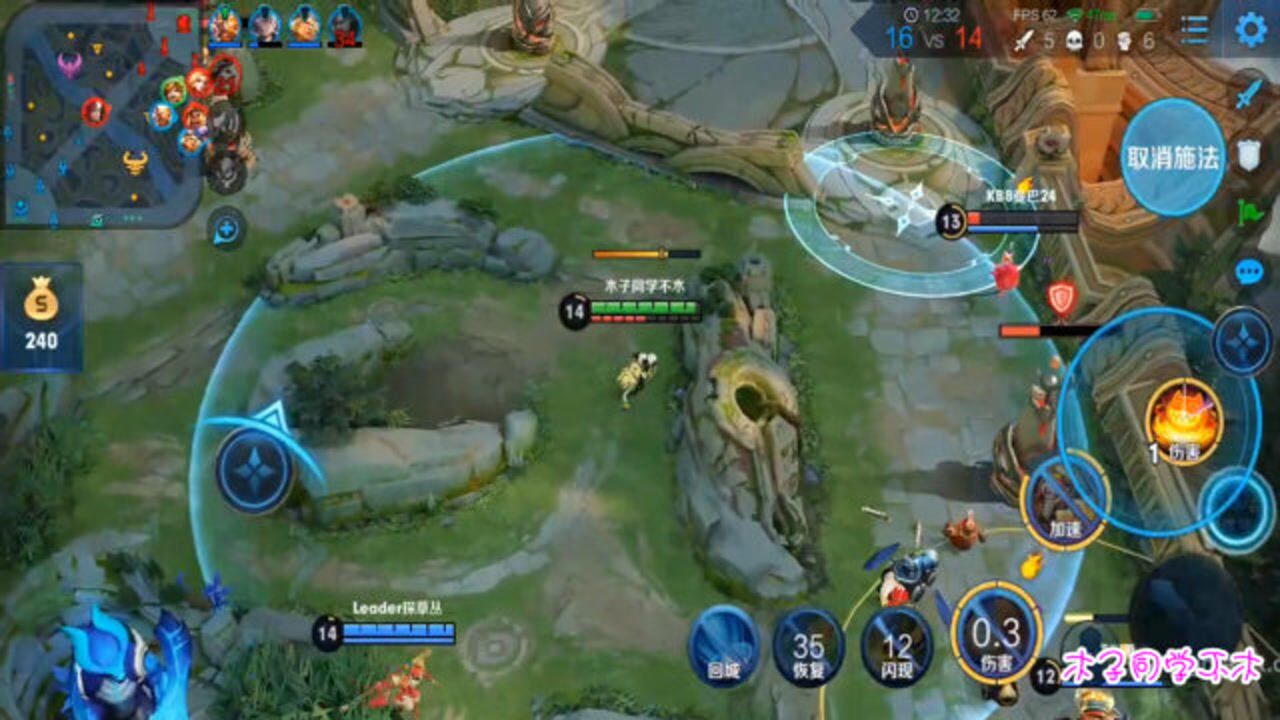Click the minimap

pos(100,112)
